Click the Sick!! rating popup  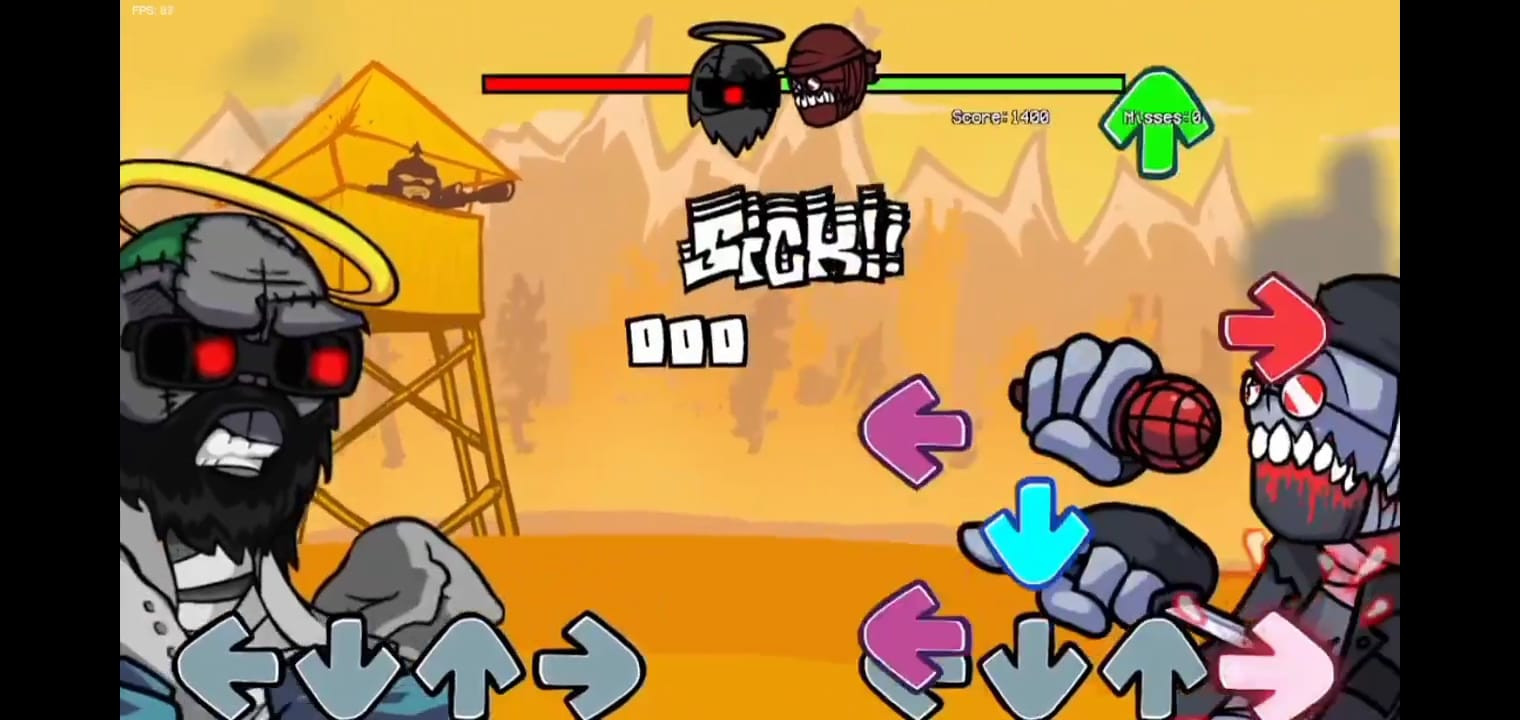click(x=795, y=240)
